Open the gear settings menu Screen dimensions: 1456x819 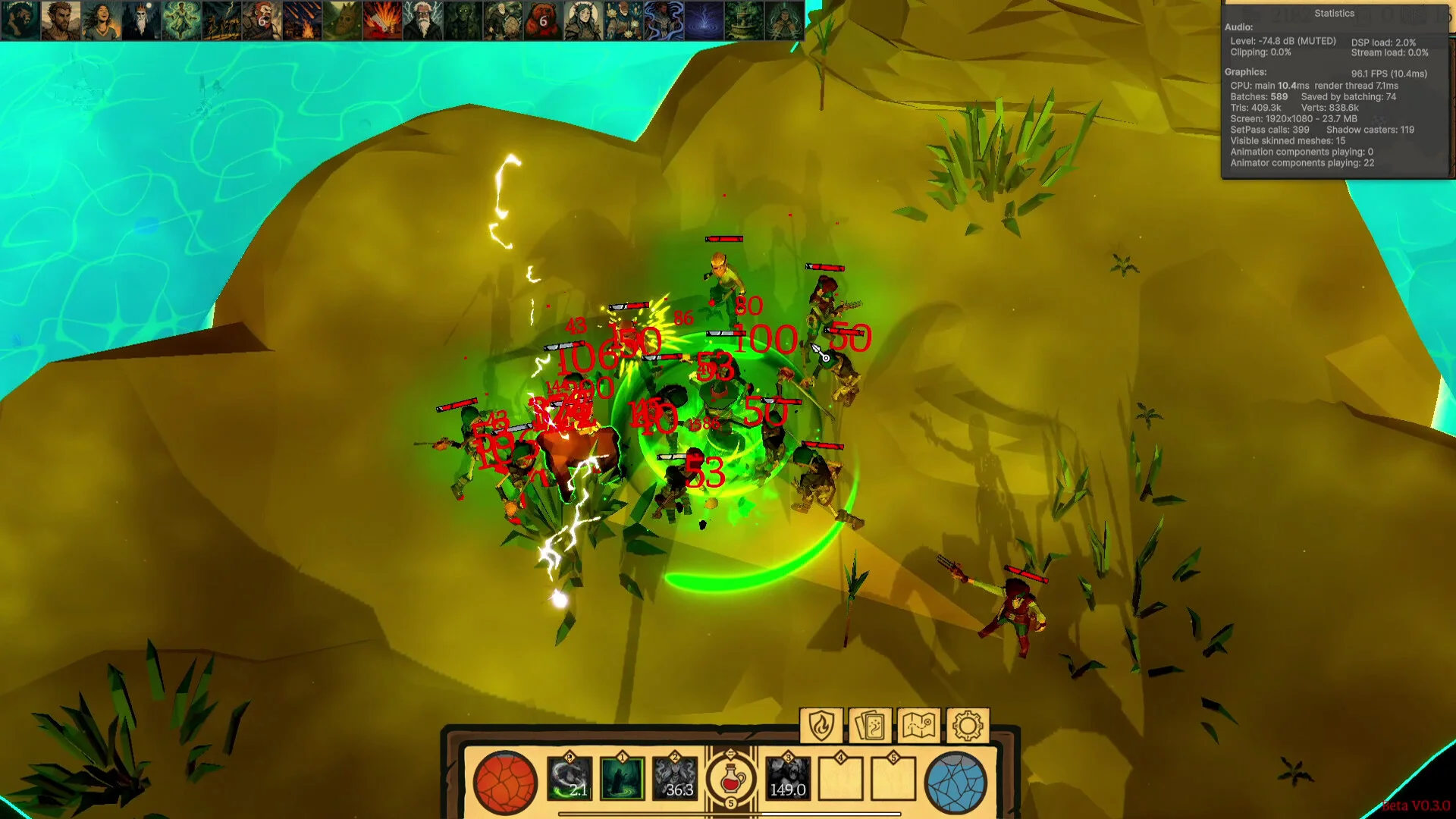pos(967,726)
